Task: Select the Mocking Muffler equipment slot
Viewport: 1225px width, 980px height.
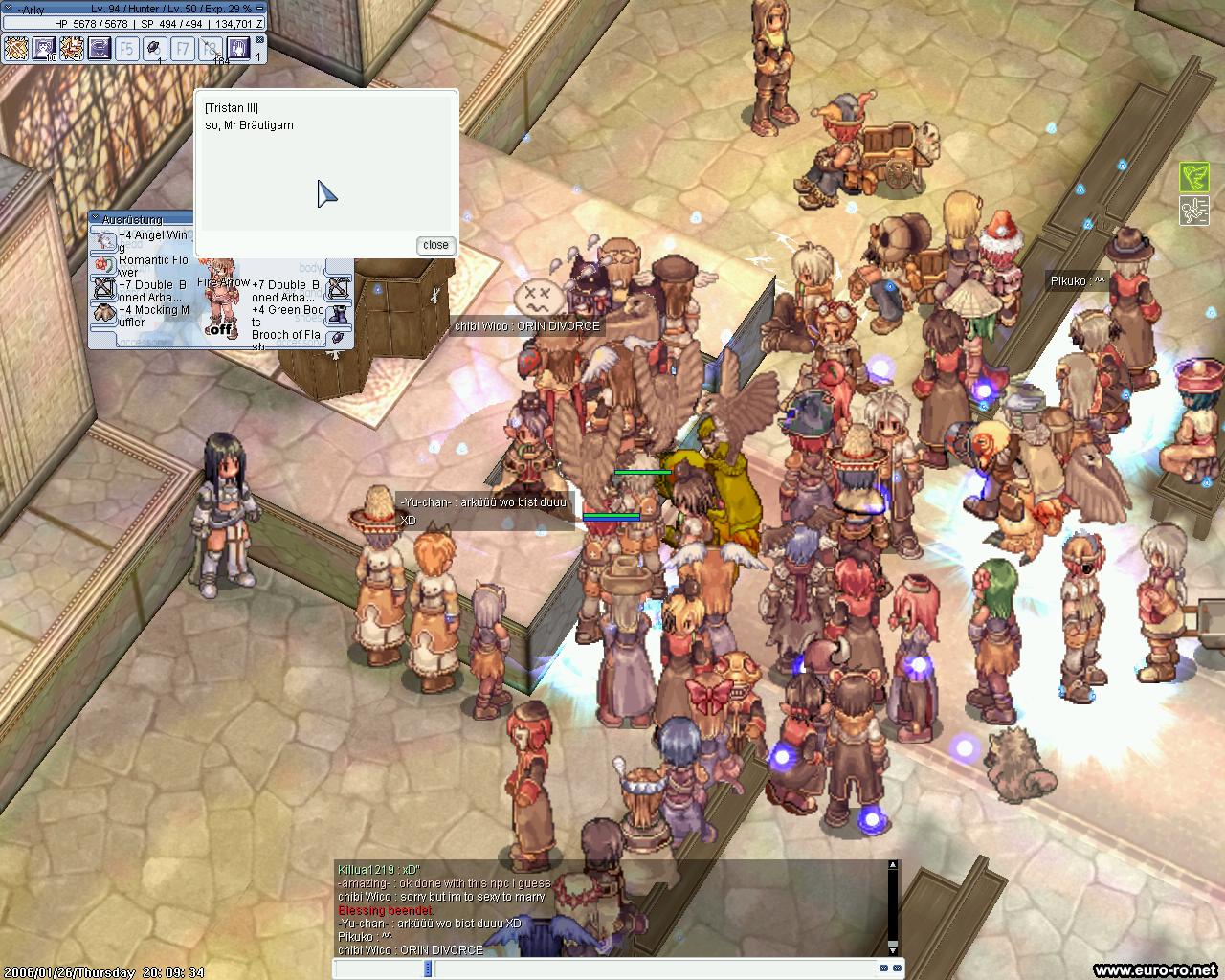Action: (x=103, y=313)
